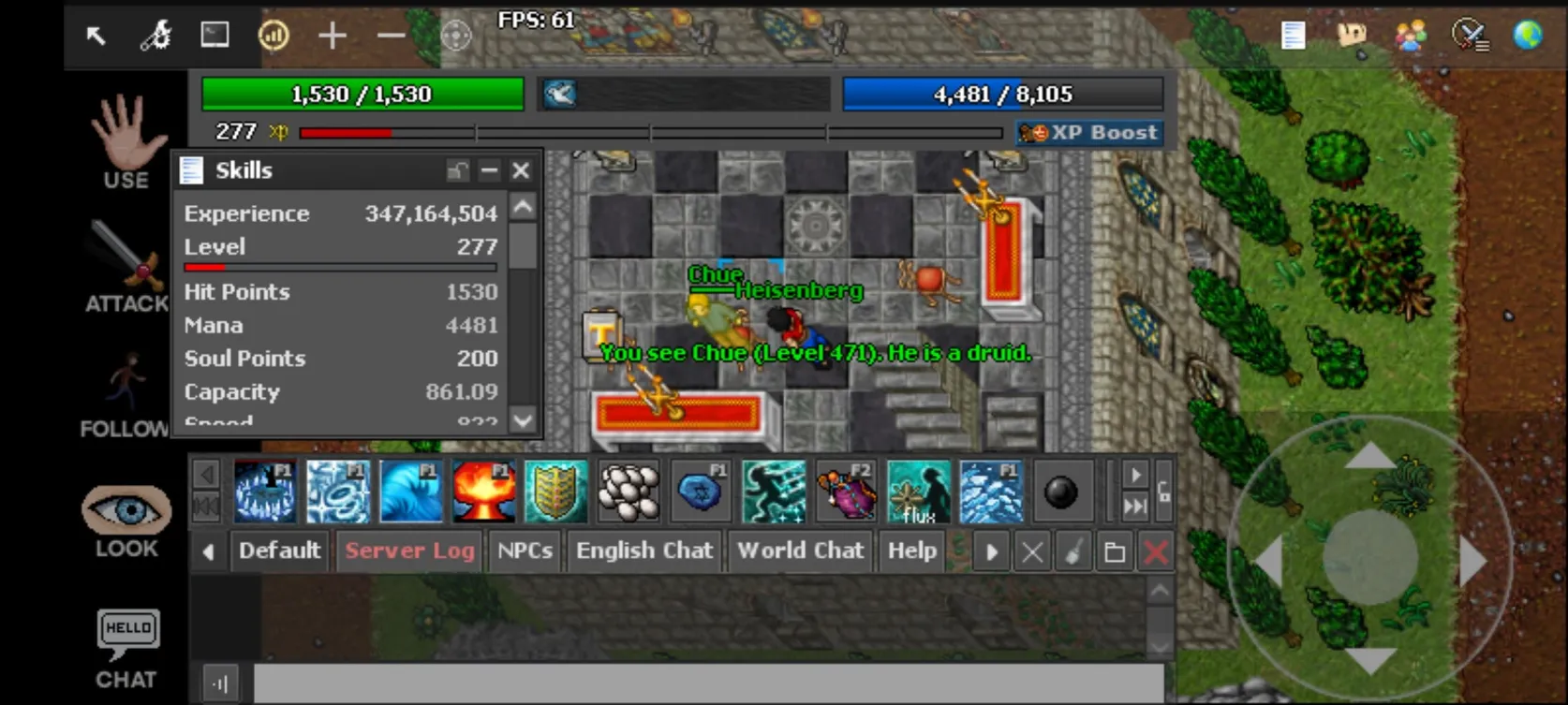Activate the golden shield hotbar spell
Viewport: 1568px width, 705px height.
click(x=556, y=492)
